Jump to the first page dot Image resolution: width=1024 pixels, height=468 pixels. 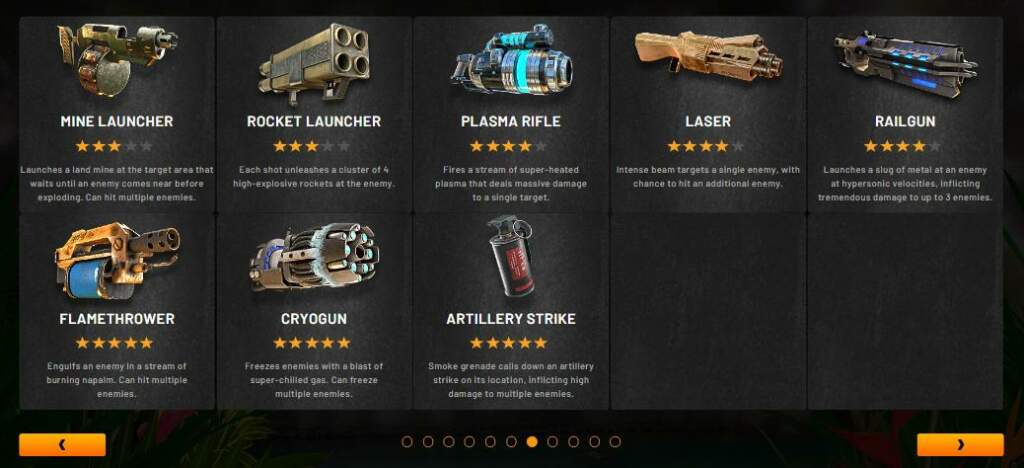click(407, 441)
